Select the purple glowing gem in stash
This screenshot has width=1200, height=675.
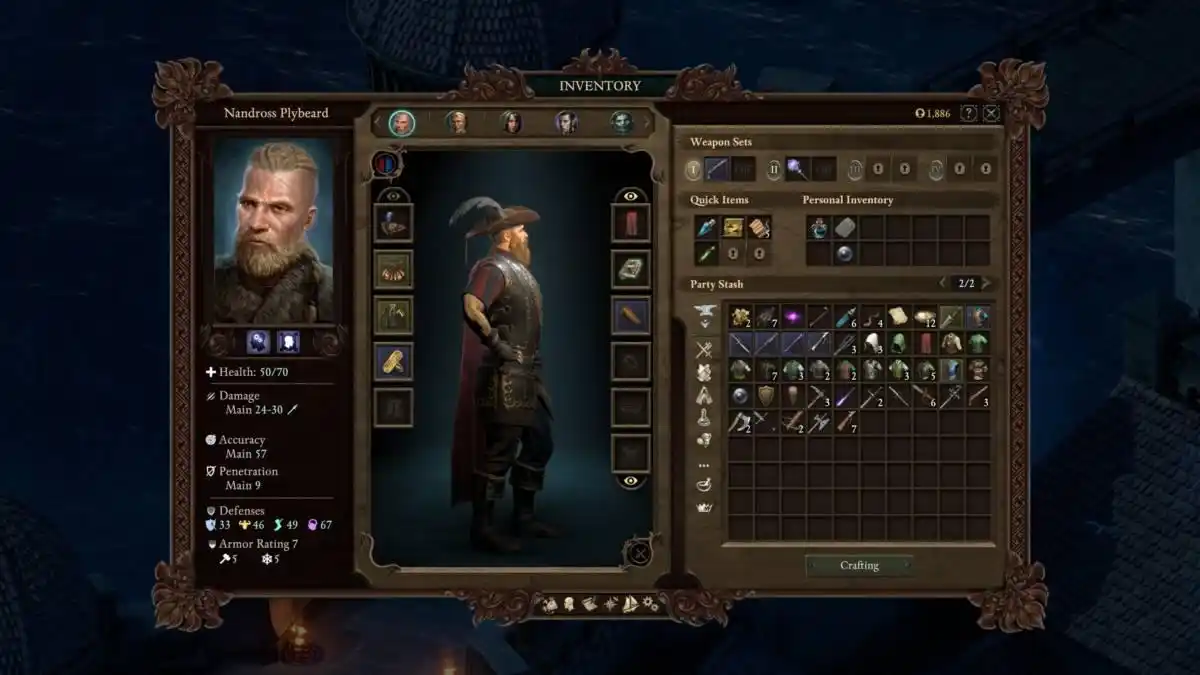click(792, 317)
